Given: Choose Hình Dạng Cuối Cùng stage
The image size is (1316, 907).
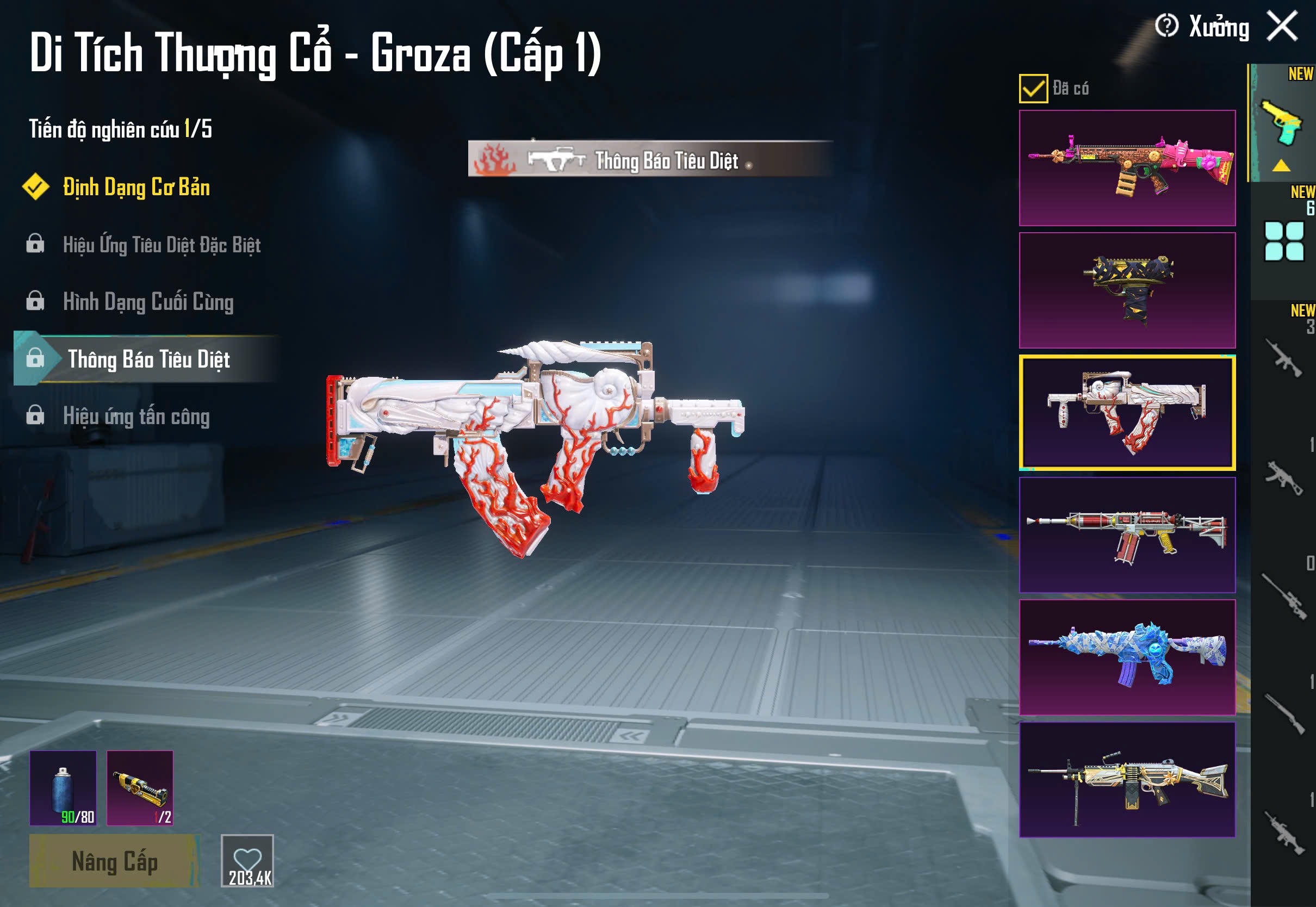Looking at the screenshot, I should tap(148, 302).
